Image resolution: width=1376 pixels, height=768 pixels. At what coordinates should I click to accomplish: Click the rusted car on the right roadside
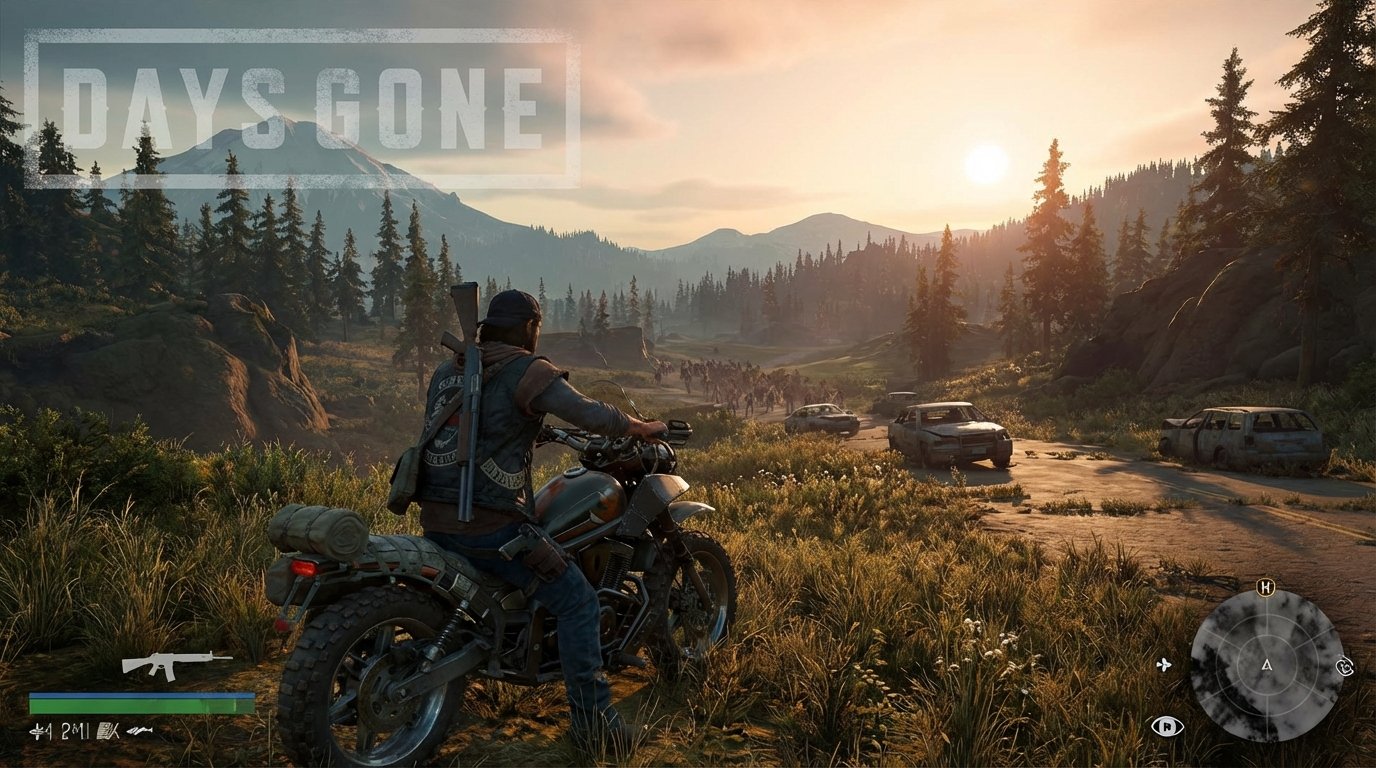click(1240, 435)
